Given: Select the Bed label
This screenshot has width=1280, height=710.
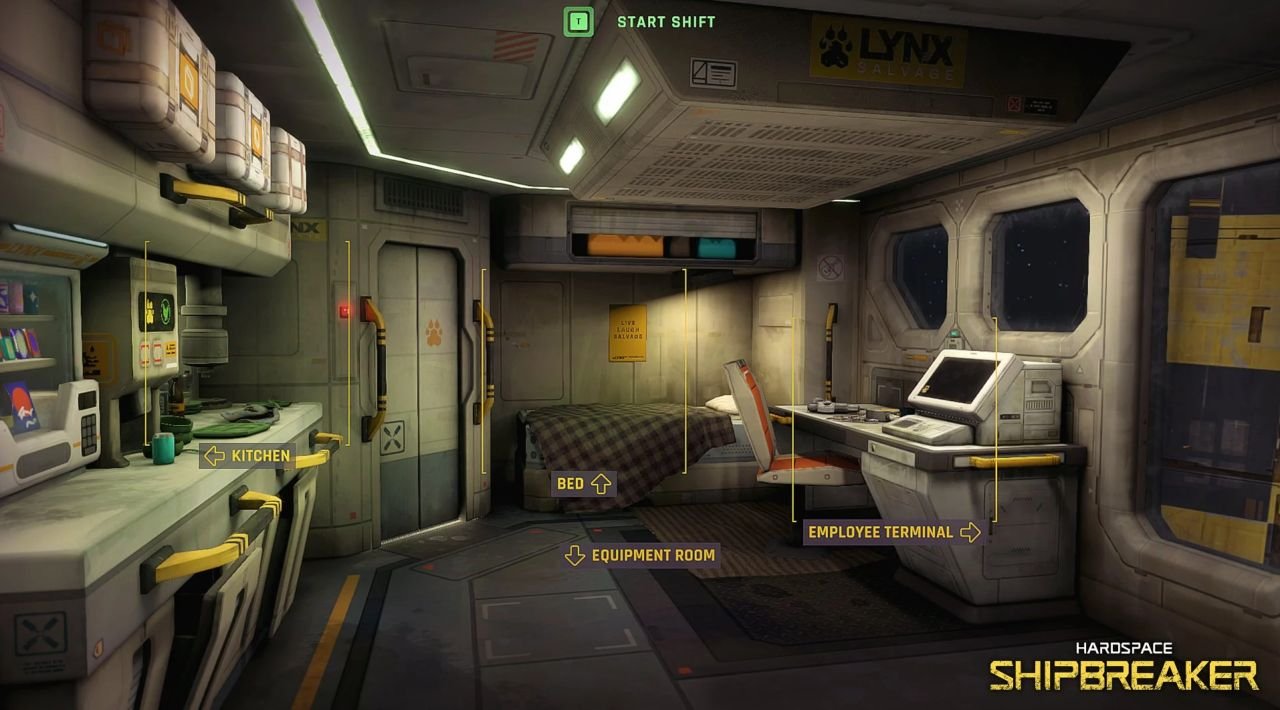Looking at the screenshot, I should 583,484.
